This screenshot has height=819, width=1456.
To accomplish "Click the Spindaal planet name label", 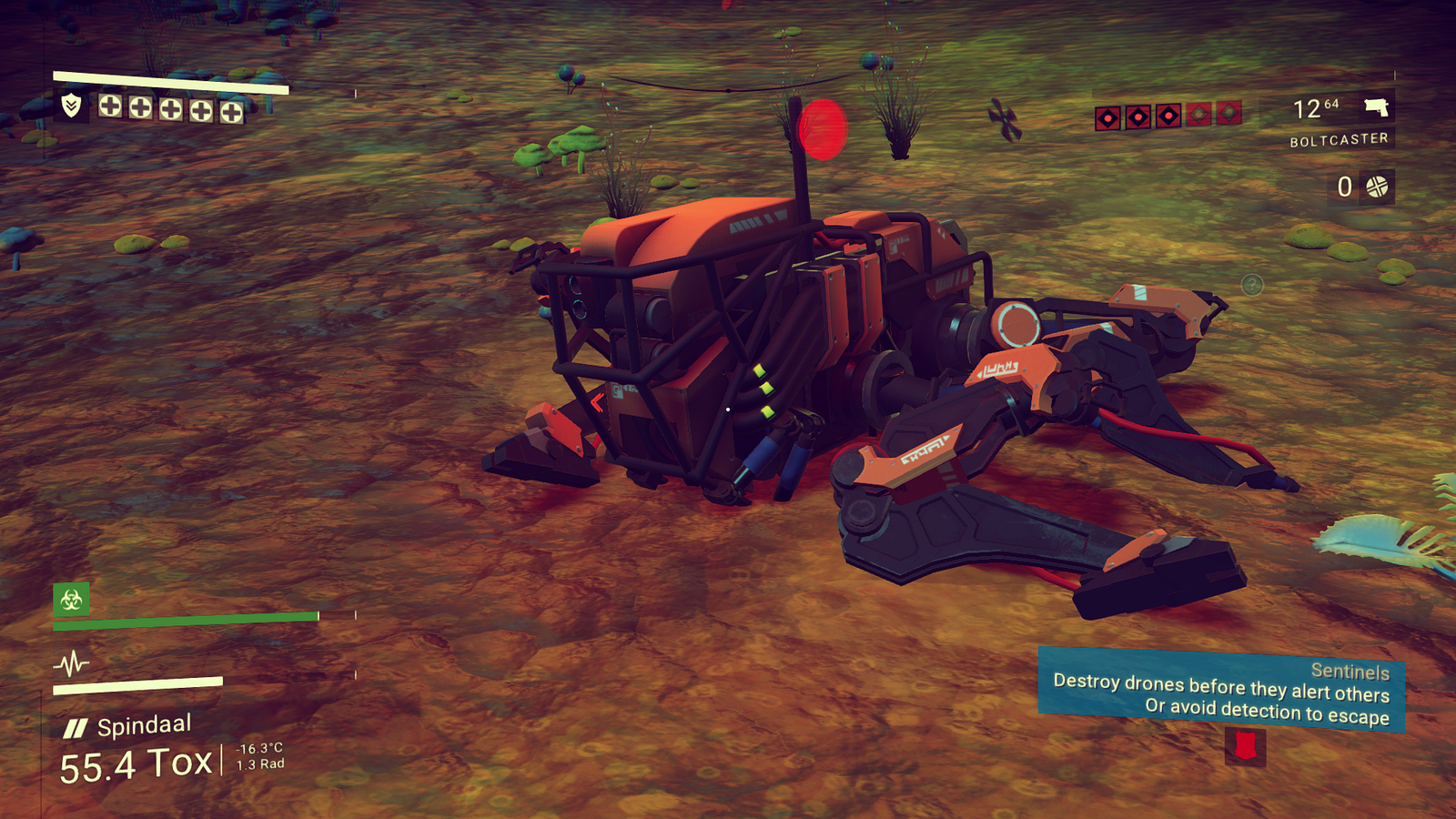I will 144,725.
